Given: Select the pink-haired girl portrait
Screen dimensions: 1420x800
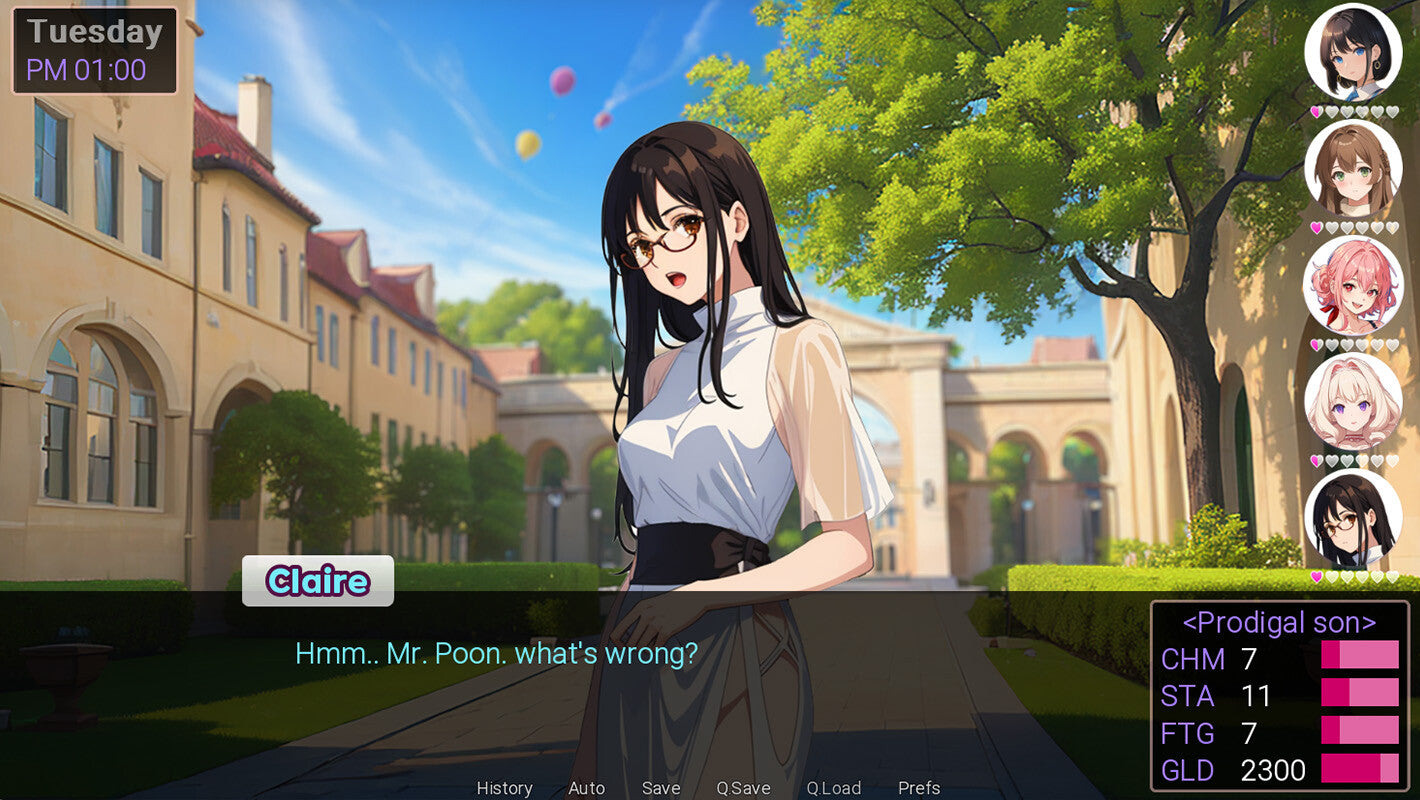Looking at the screenshot, I should 1353,285.
